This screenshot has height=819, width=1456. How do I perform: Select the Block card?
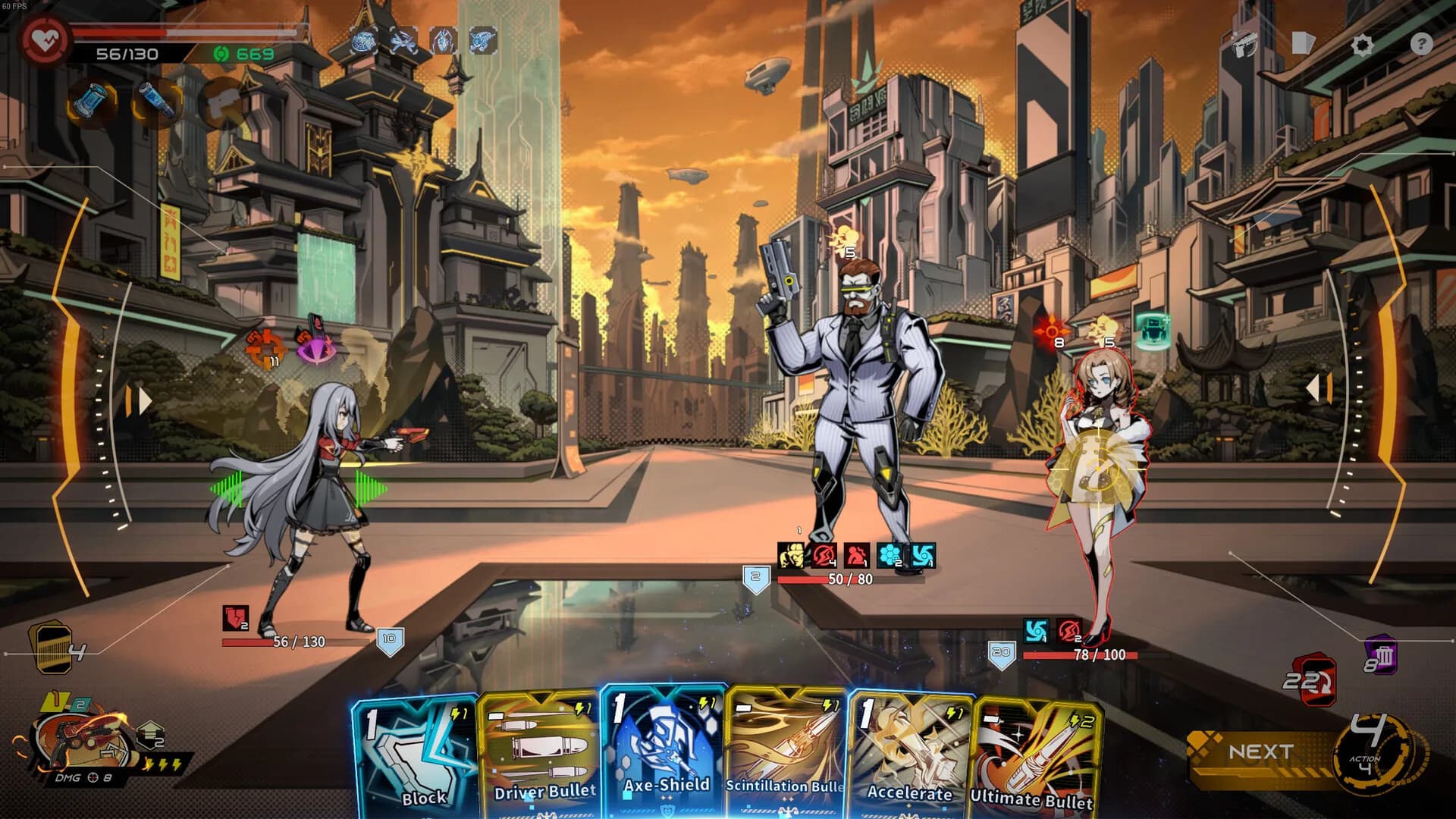pos(415,758)
